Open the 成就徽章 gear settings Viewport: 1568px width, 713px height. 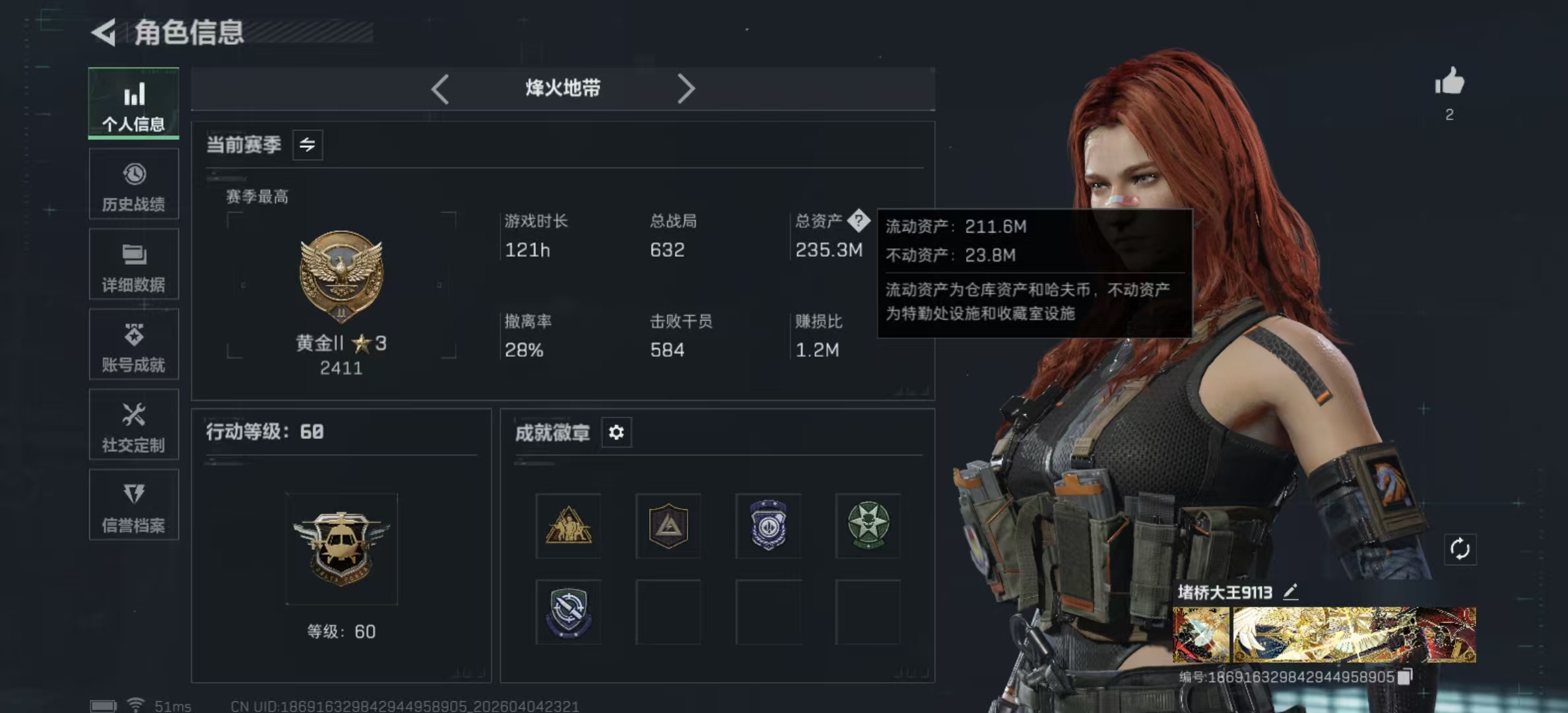coord(616,432)
